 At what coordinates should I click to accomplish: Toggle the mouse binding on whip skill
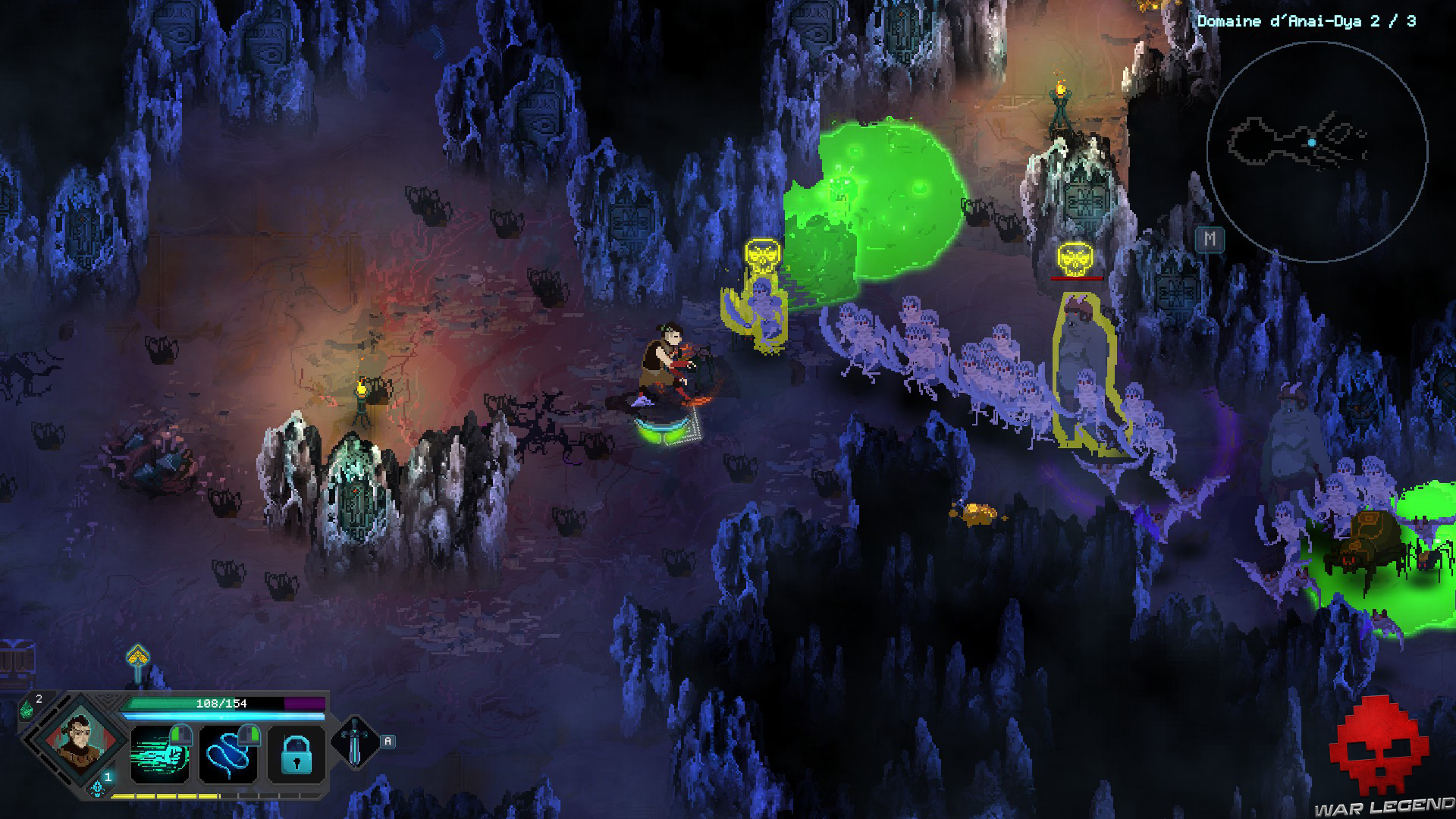[250, 736]
